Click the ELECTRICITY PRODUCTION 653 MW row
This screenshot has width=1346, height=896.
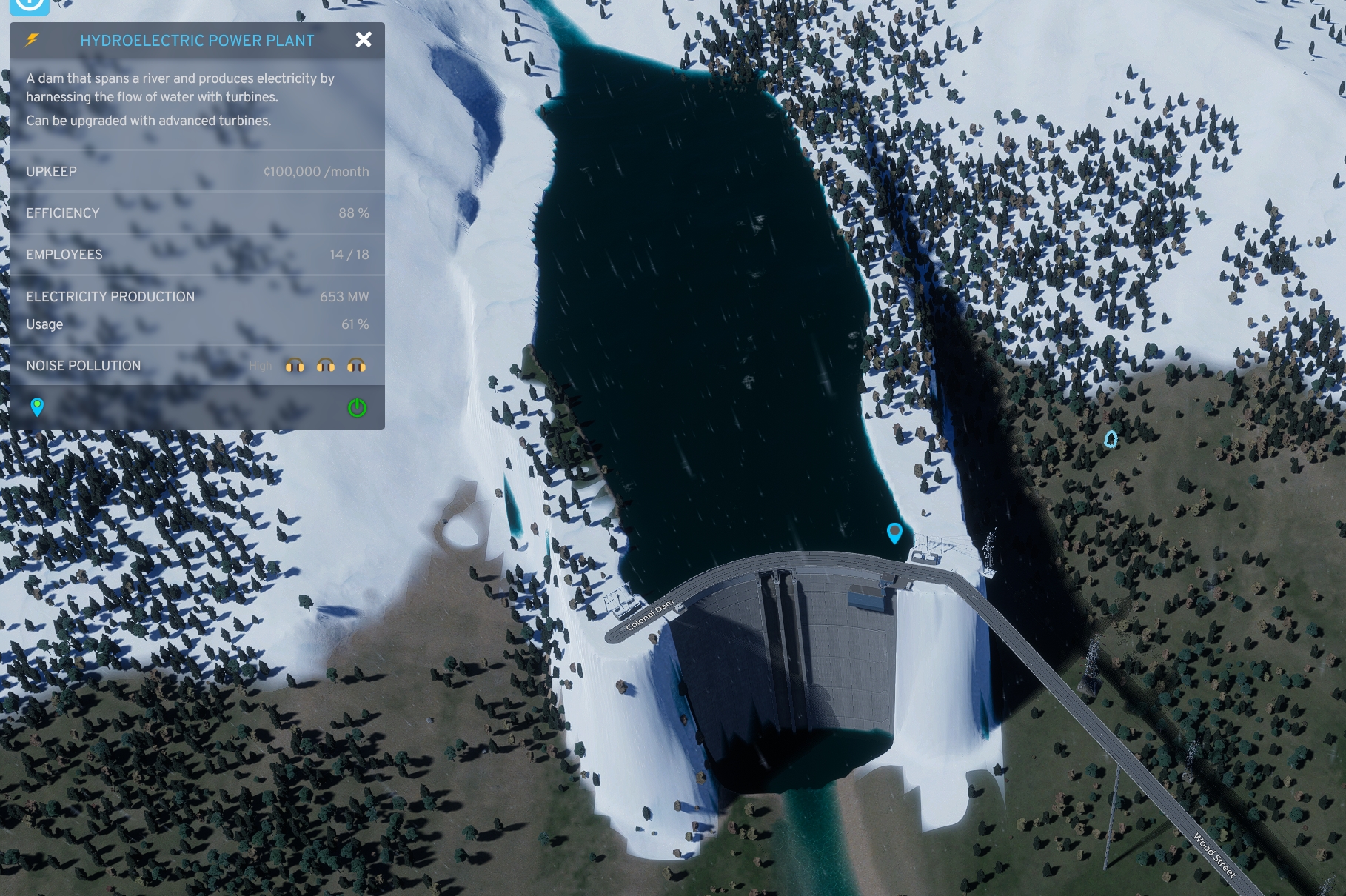coord(196,296)
